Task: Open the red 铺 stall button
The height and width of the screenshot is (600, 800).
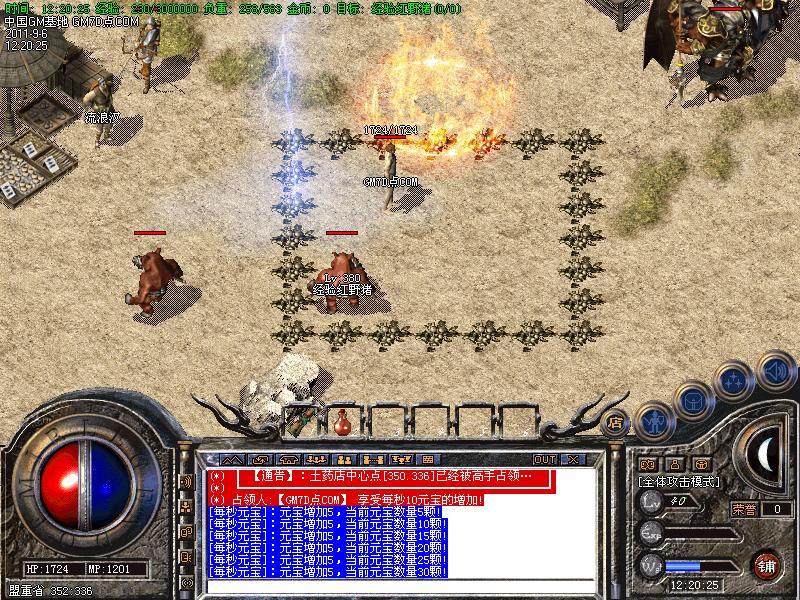Action: tap(766, 564)
